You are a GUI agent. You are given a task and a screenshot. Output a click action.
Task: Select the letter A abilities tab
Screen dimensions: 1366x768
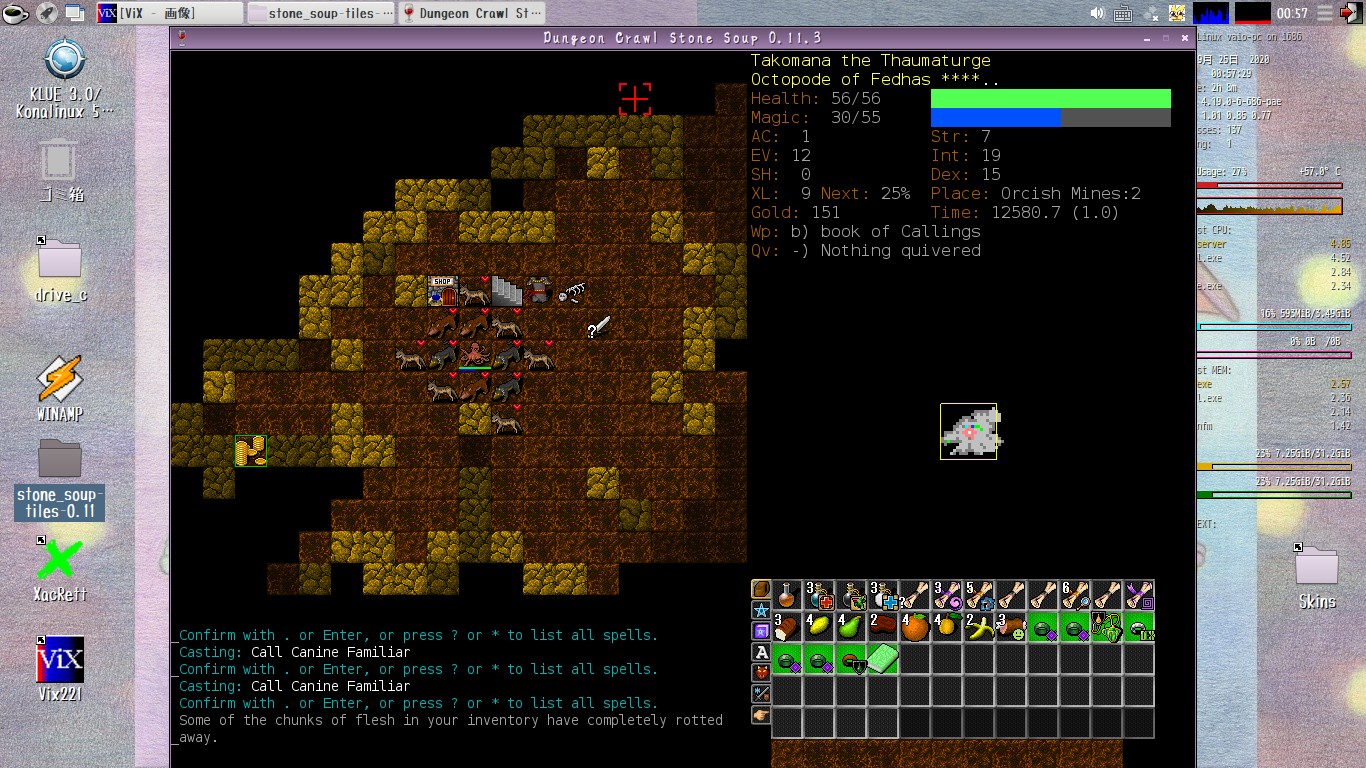761,652
